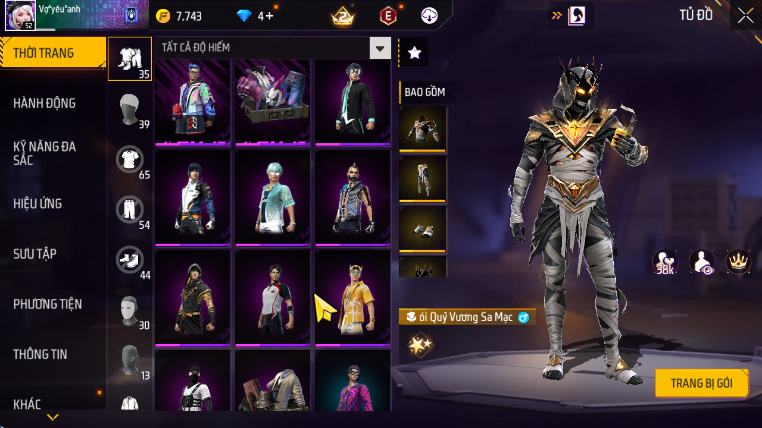Choose the shirt subcategory icon
Image resolution: width=762 pixels, height=428 pixels.
129,159
